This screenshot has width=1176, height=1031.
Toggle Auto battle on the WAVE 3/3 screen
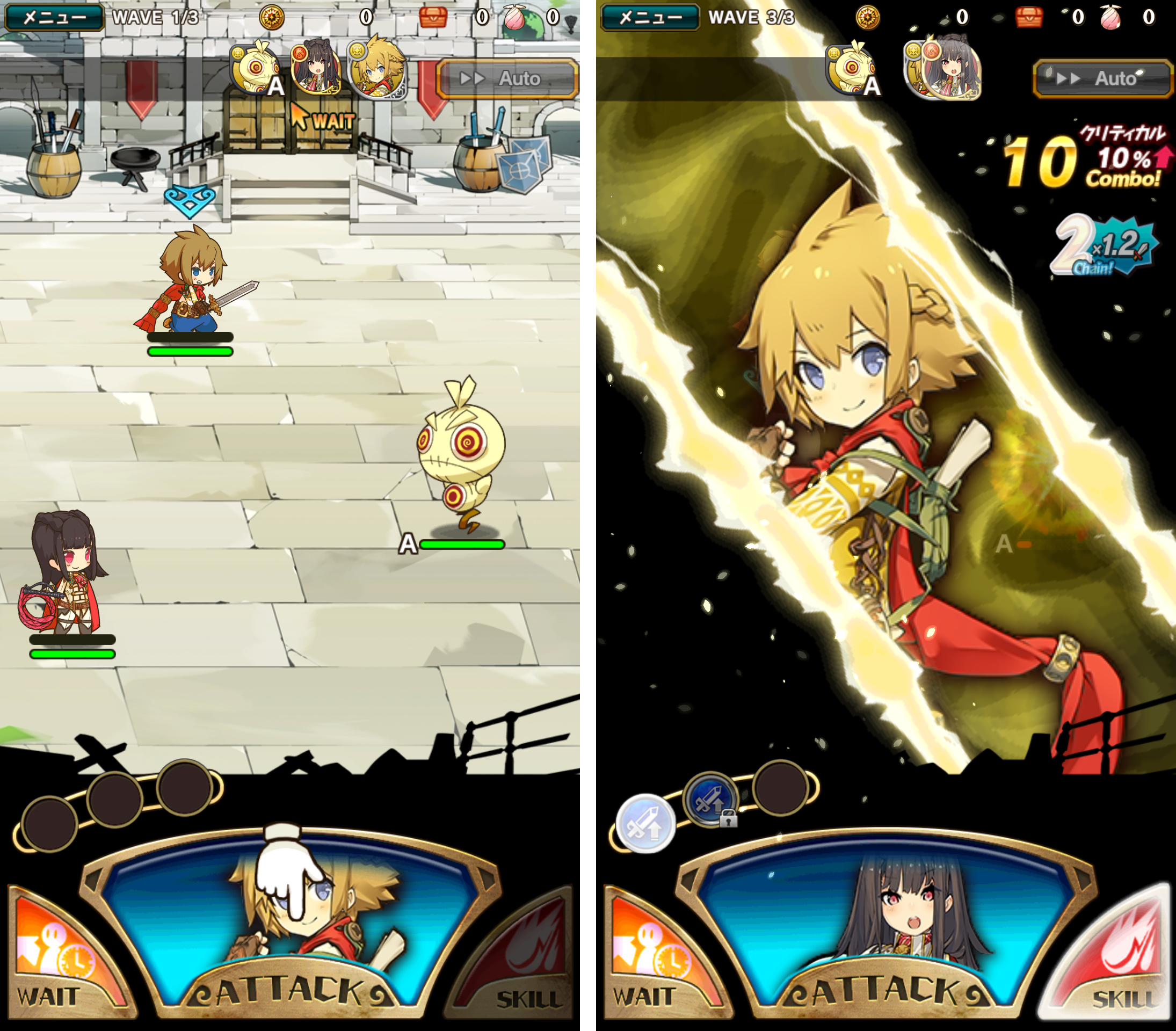tap(1103, 78)
